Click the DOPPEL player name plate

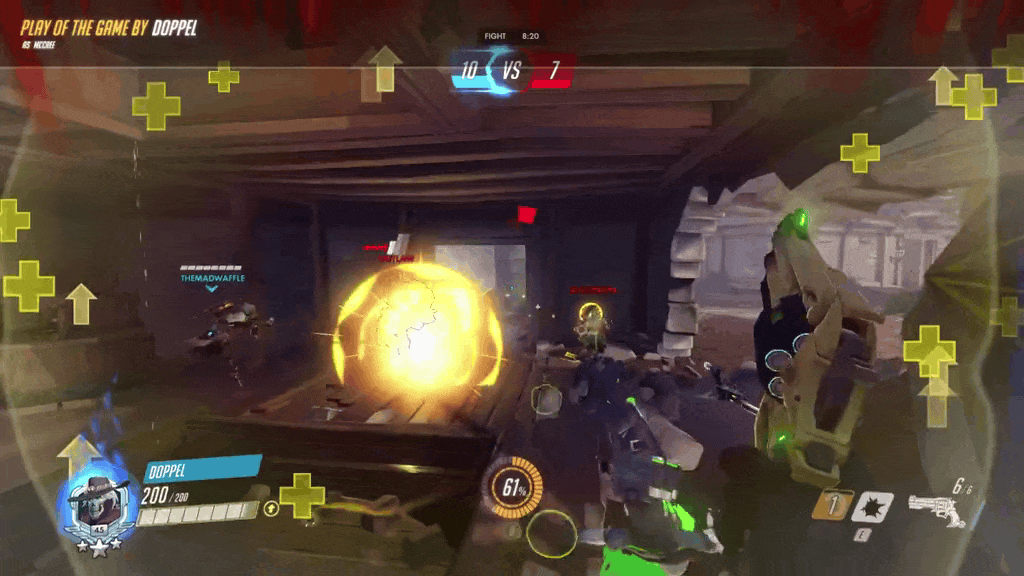click(202, 469)
